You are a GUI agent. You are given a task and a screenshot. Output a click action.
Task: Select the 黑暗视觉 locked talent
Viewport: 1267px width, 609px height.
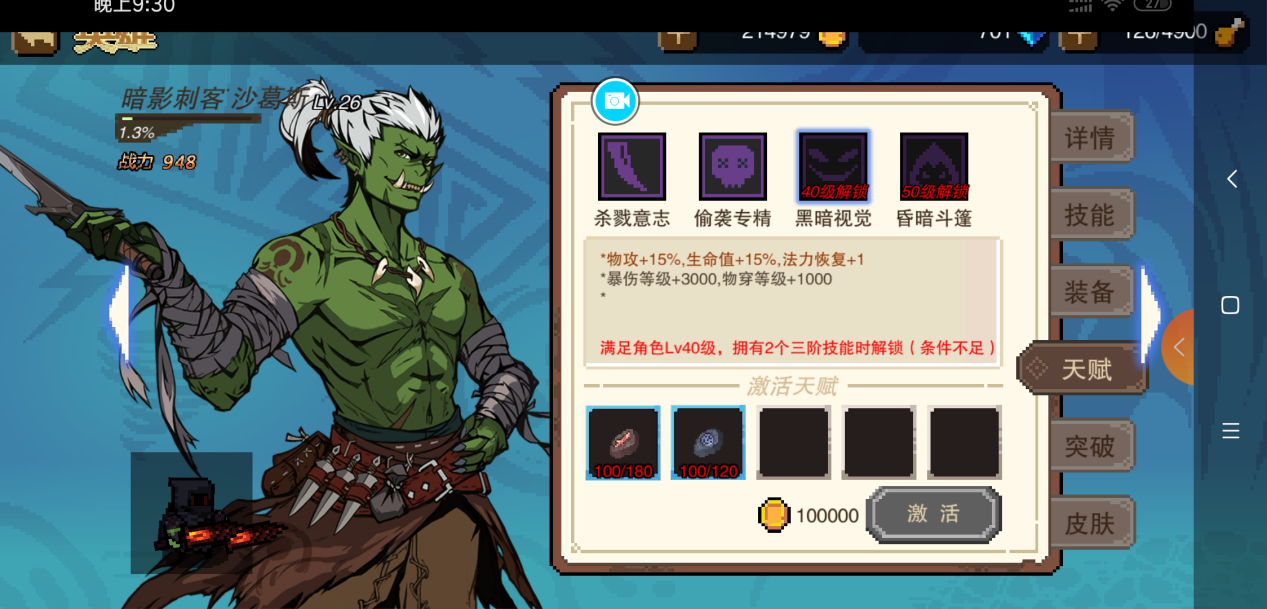833,167
